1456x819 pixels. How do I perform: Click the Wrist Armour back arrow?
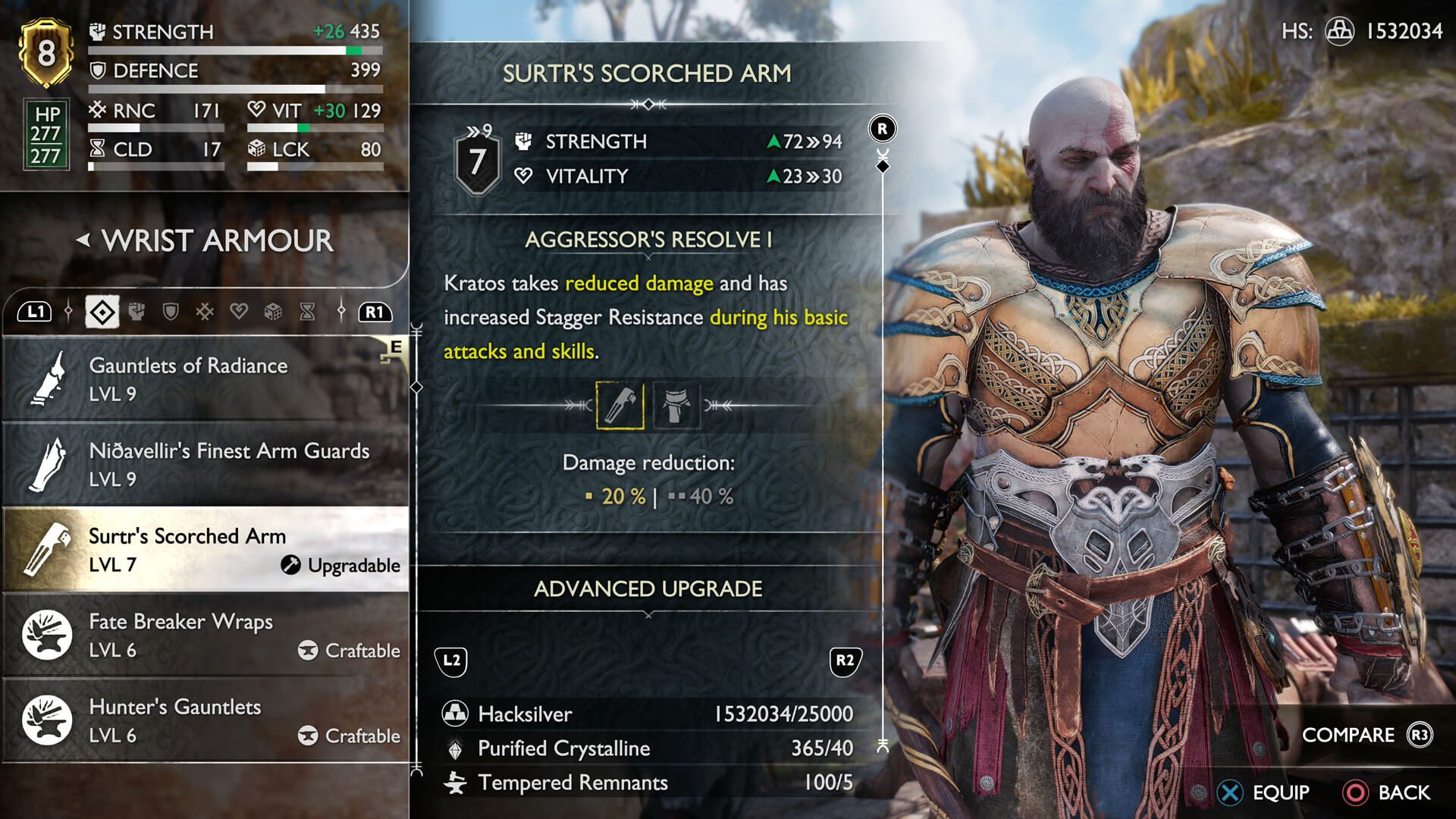[x=83, y=240]
